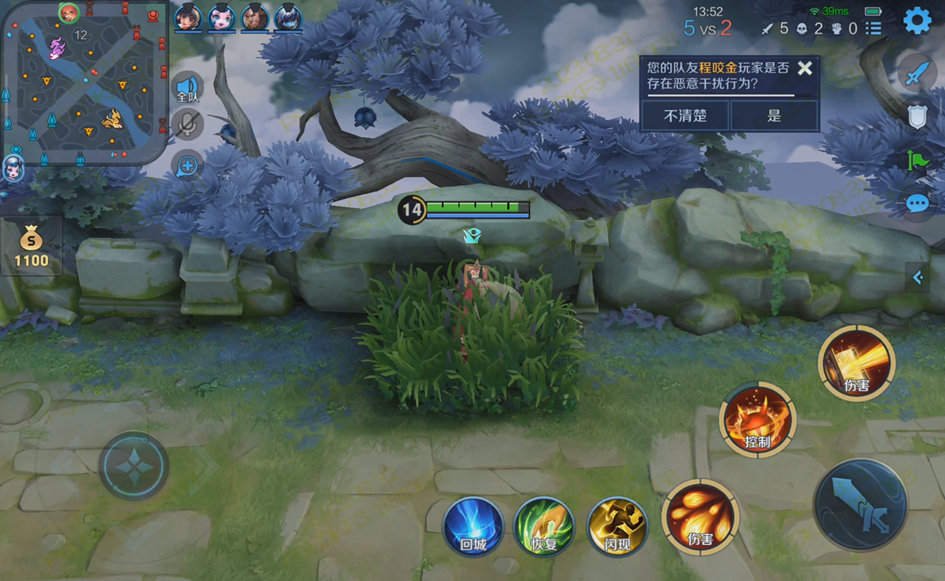
Task: Activate the golden slash 伤害 ultimate
Action: (x=856, y=362)
